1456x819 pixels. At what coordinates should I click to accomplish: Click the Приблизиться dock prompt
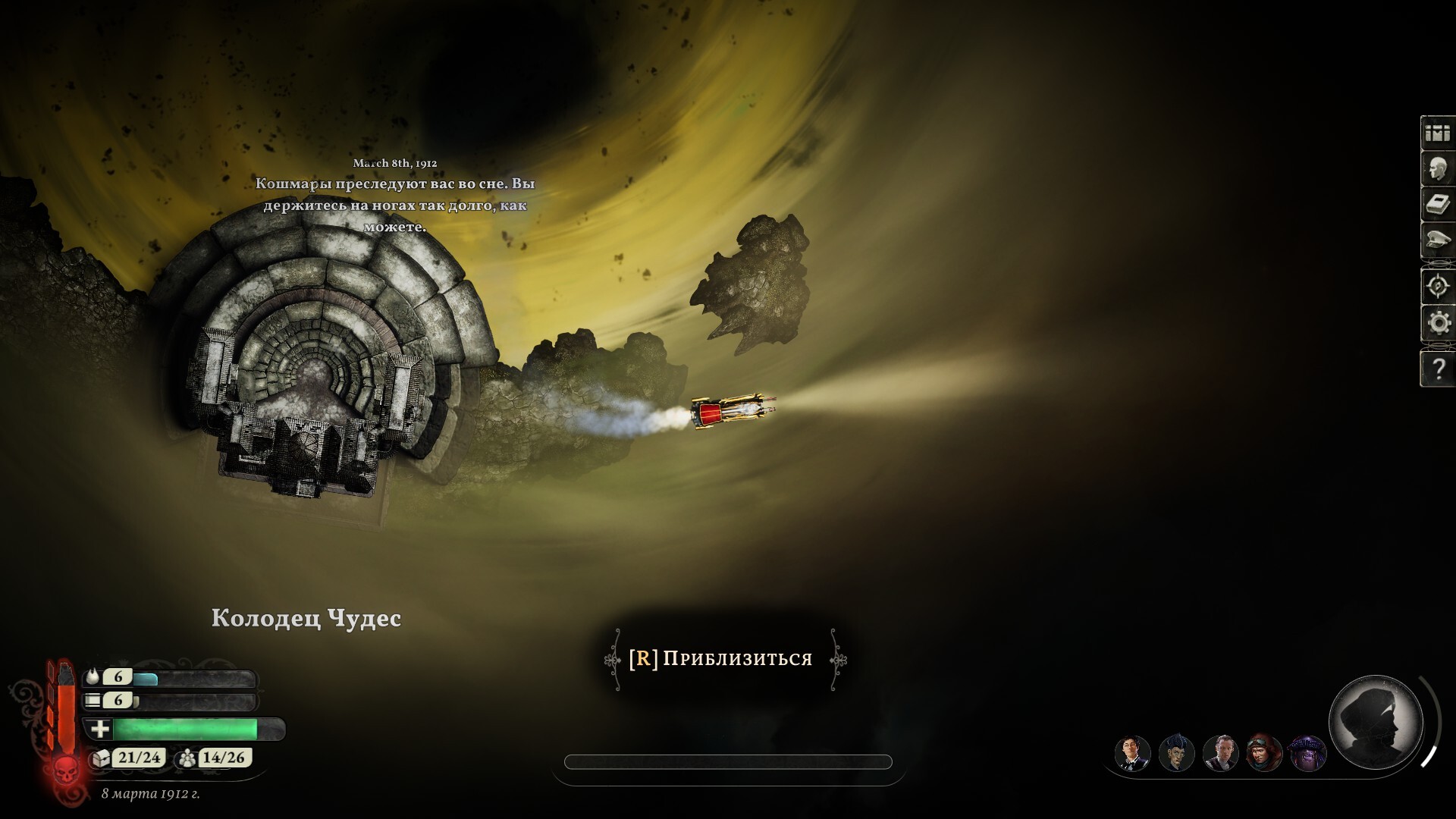pos(726,659)
